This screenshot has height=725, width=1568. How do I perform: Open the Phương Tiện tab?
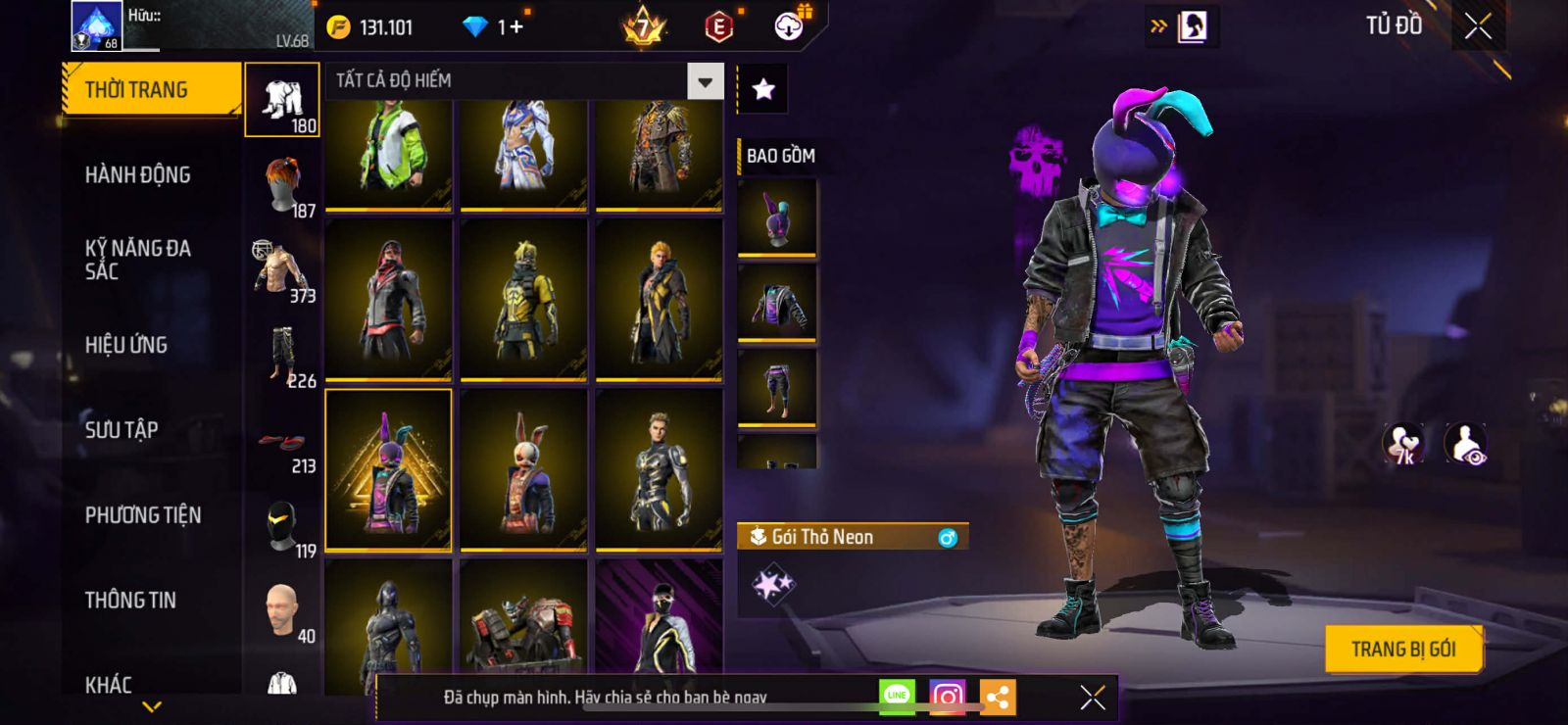(143, 515)
